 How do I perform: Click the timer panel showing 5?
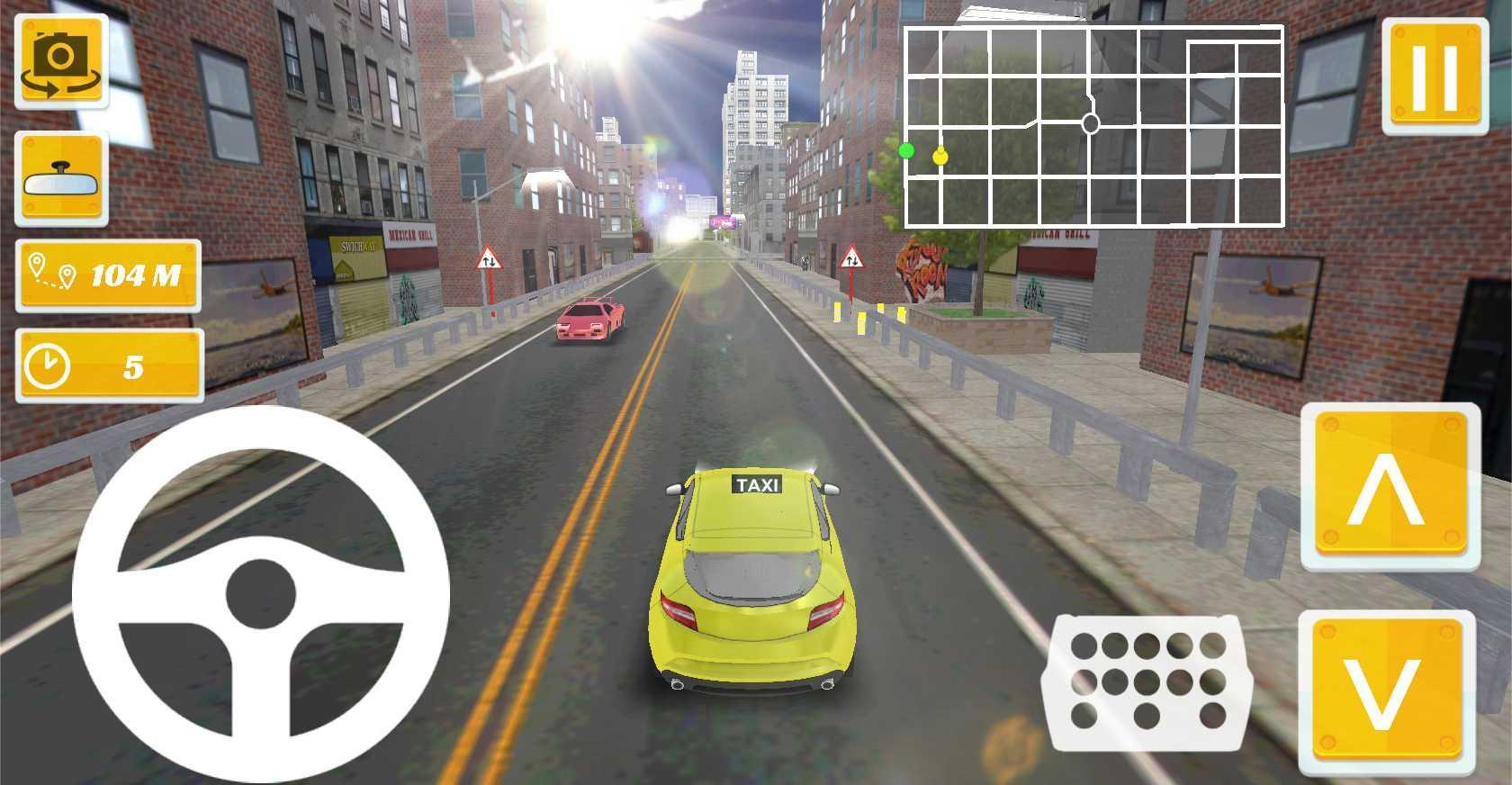point(108,365)
